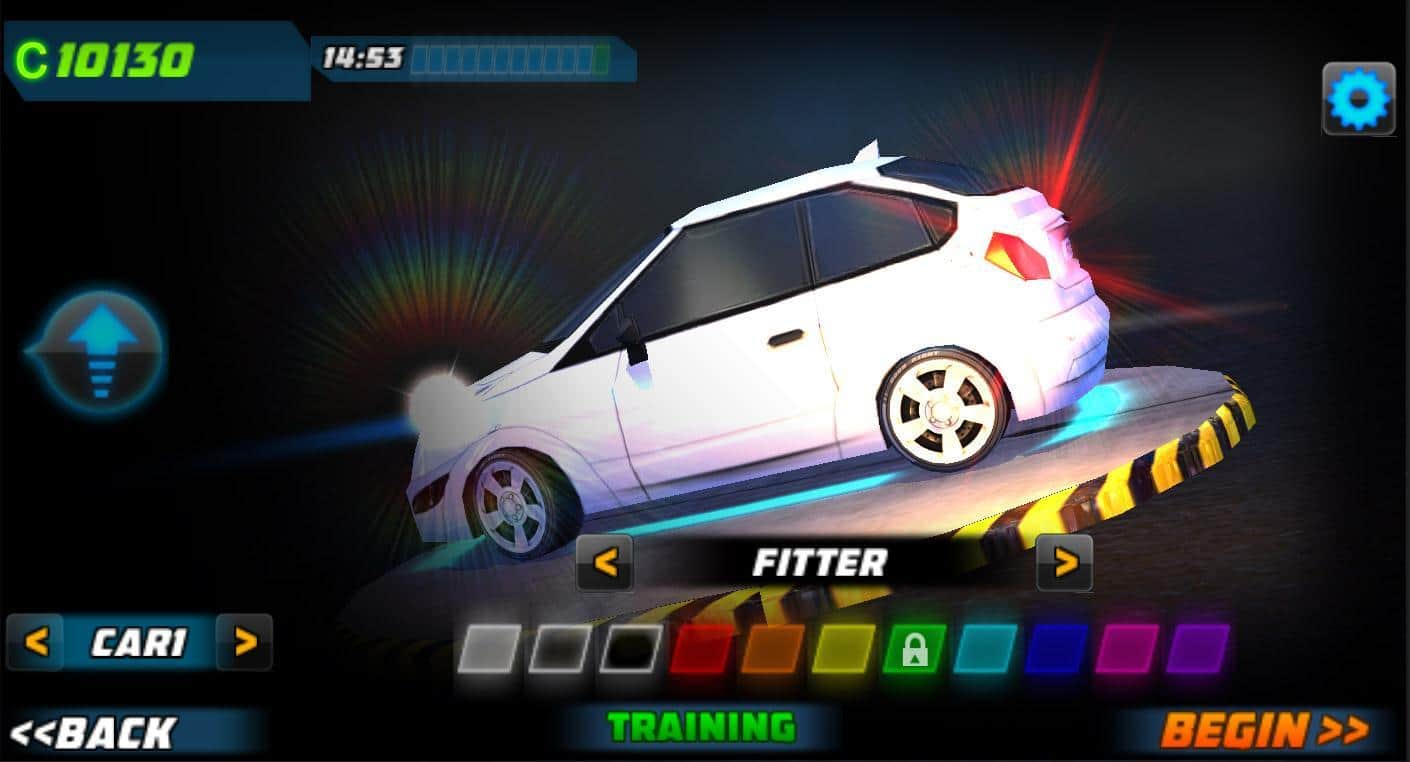This screenshot has height=762, width=1410.
Task: Switch to the previous car model left of FITTER
Action: tap(605, 563)
